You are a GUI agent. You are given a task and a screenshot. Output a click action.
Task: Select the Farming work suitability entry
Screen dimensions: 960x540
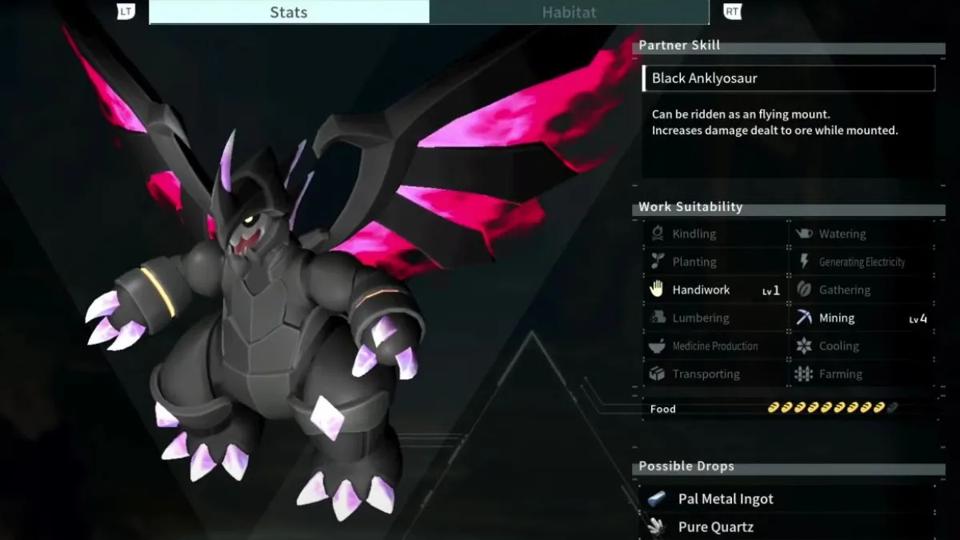click(840, 374)
